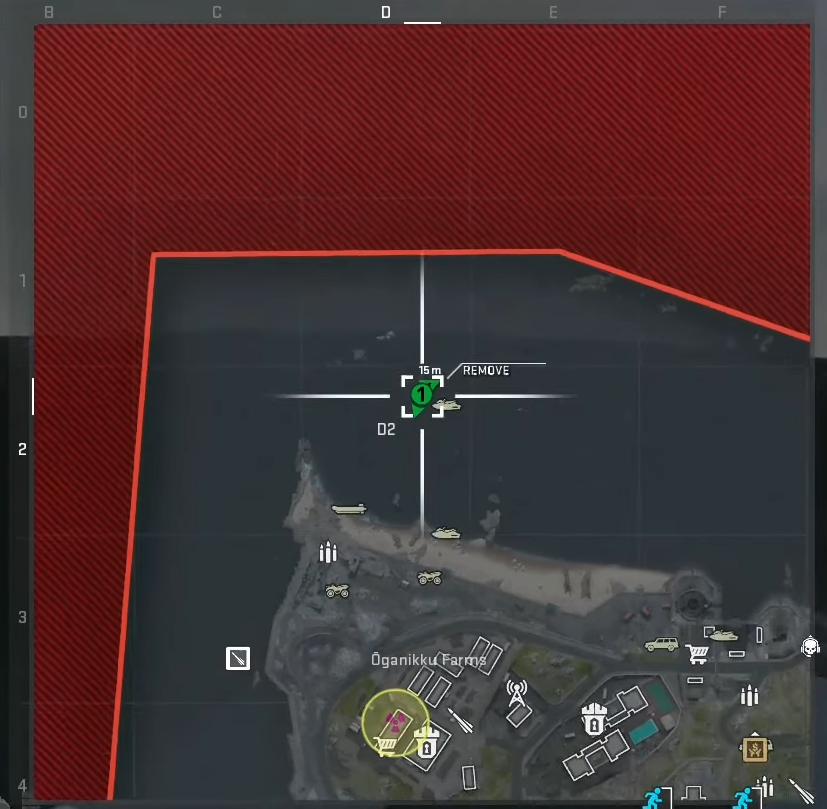
Task: Click the radio tower icon
Action: 516,693
